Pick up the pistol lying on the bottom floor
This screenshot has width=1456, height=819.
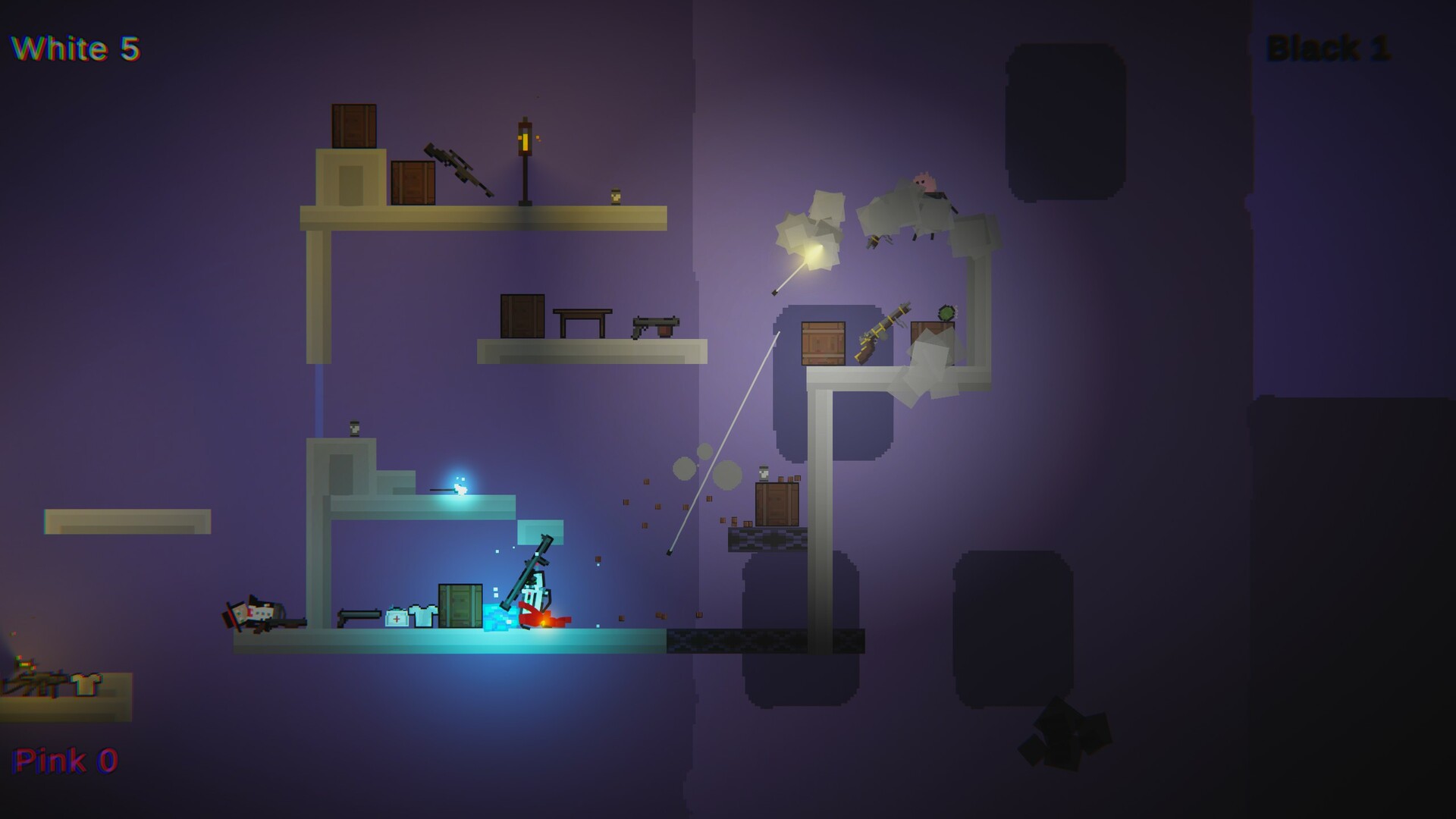pos(359,616)
